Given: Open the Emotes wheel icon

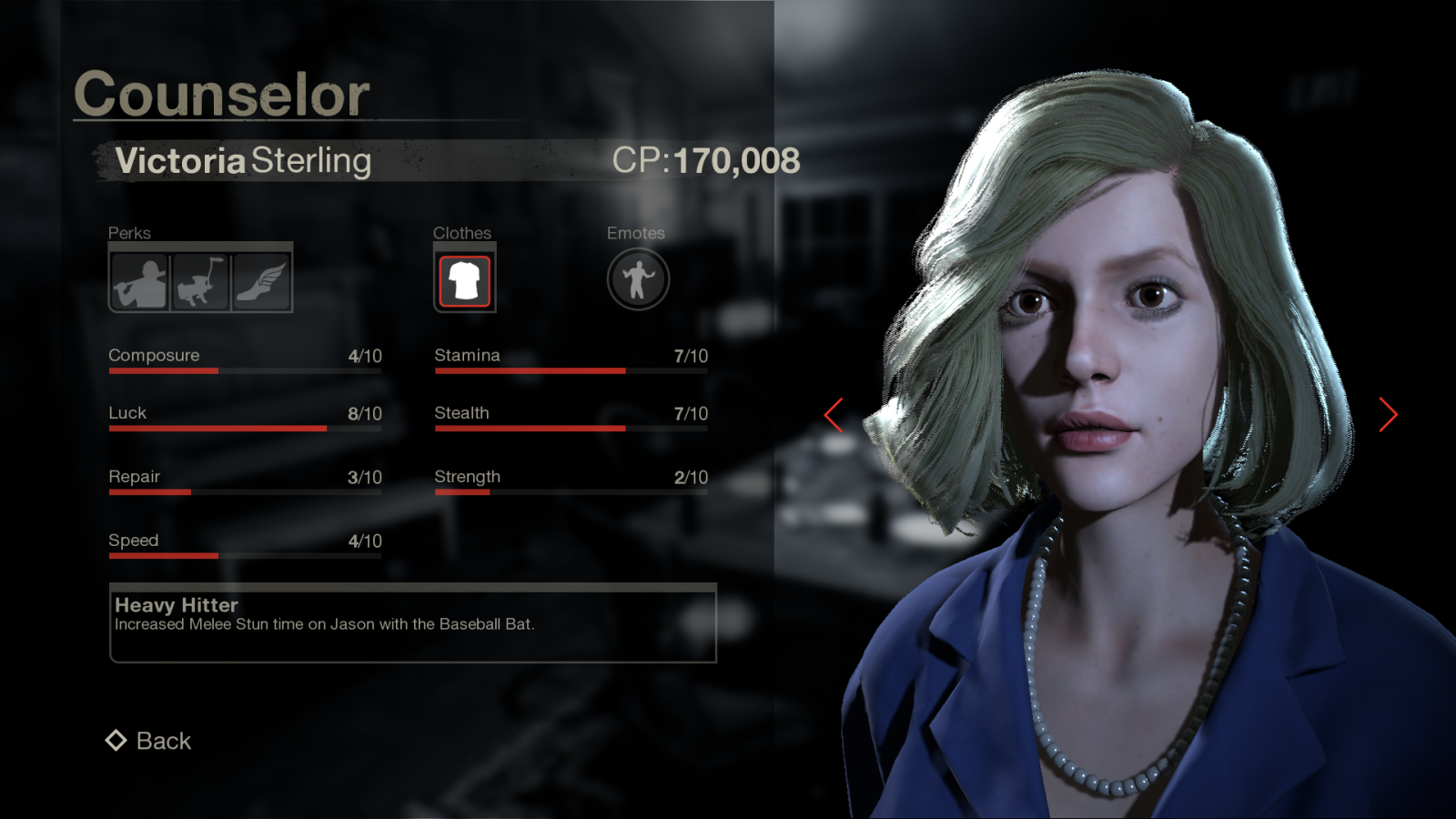Looking at the screenshot, I should (638, 279).
